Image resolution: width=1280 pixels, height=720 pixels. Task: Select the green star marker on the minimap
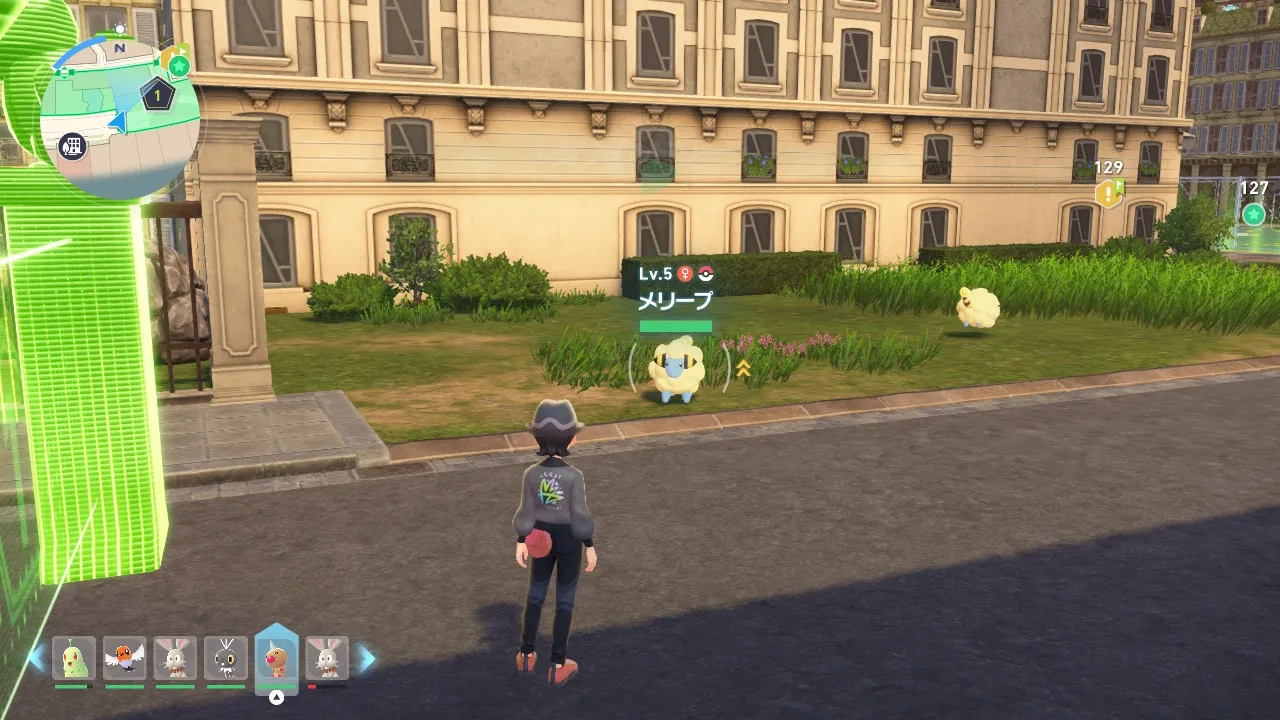click(179, 66)
